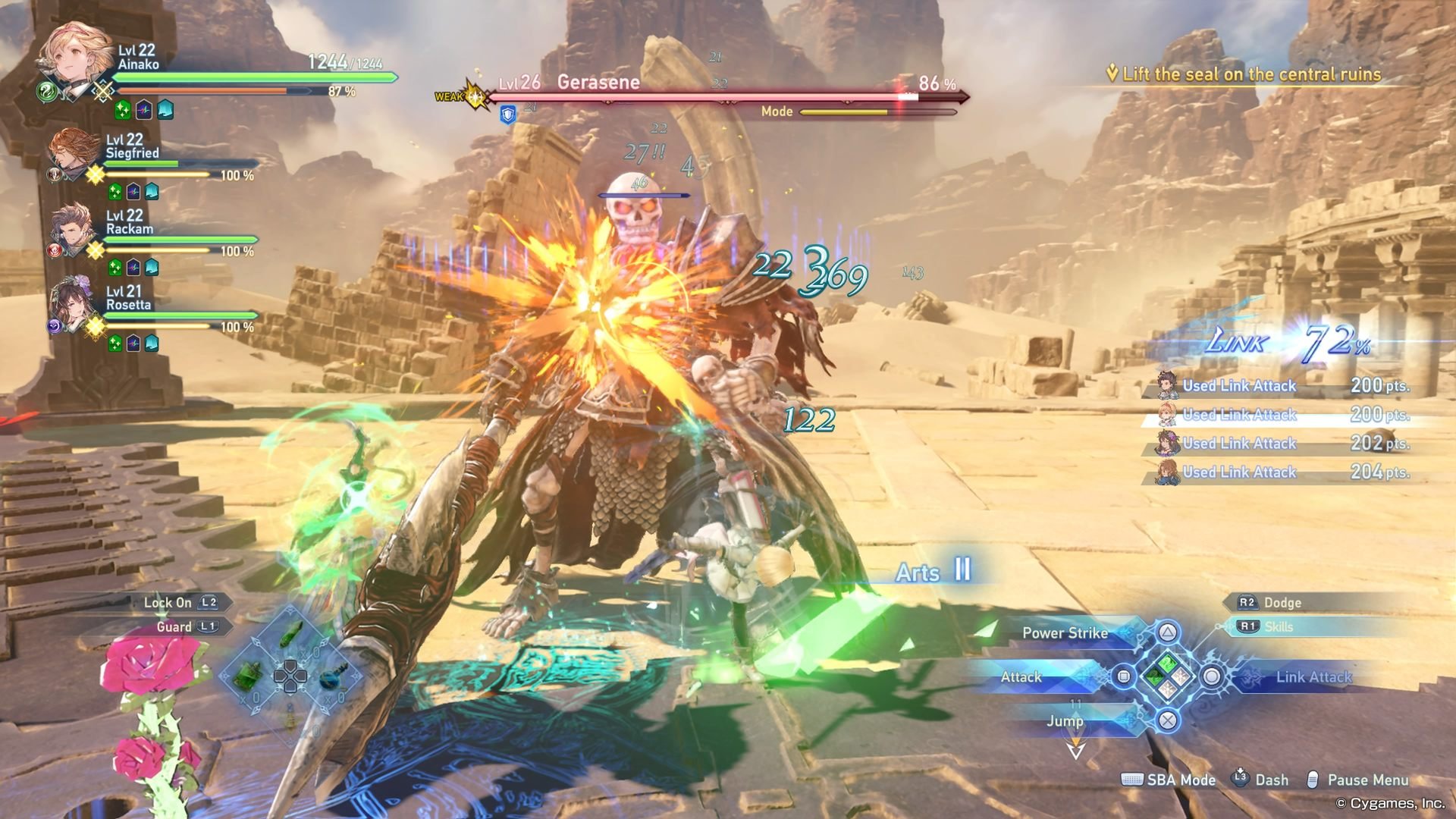Activate the Link Attack command
Viewport: 1456px width, 819px height.
tap(1316, 677)
